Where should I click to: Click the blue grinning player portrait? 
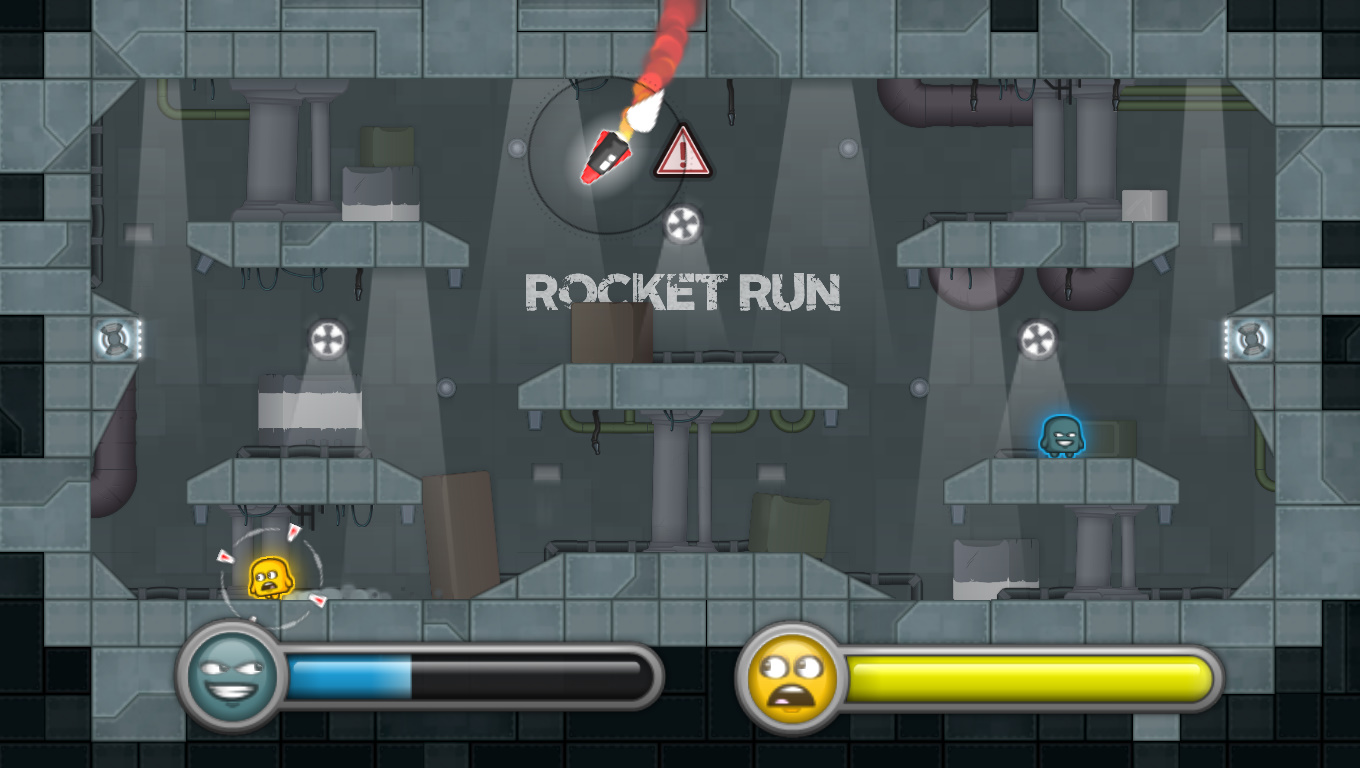[225, 676]
